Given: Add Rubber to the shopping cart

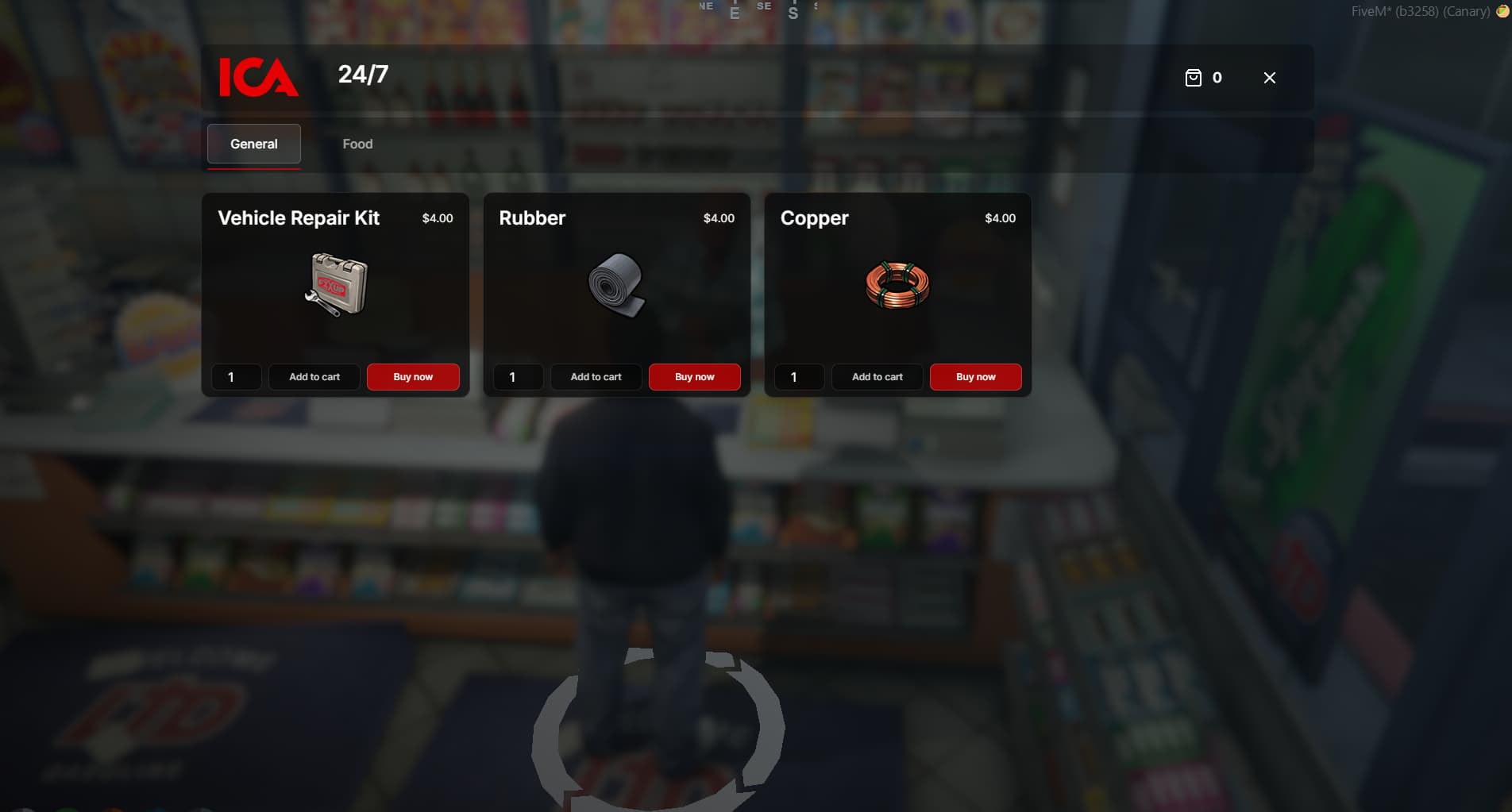Looking at the screenshot, I should coord(596,377).
